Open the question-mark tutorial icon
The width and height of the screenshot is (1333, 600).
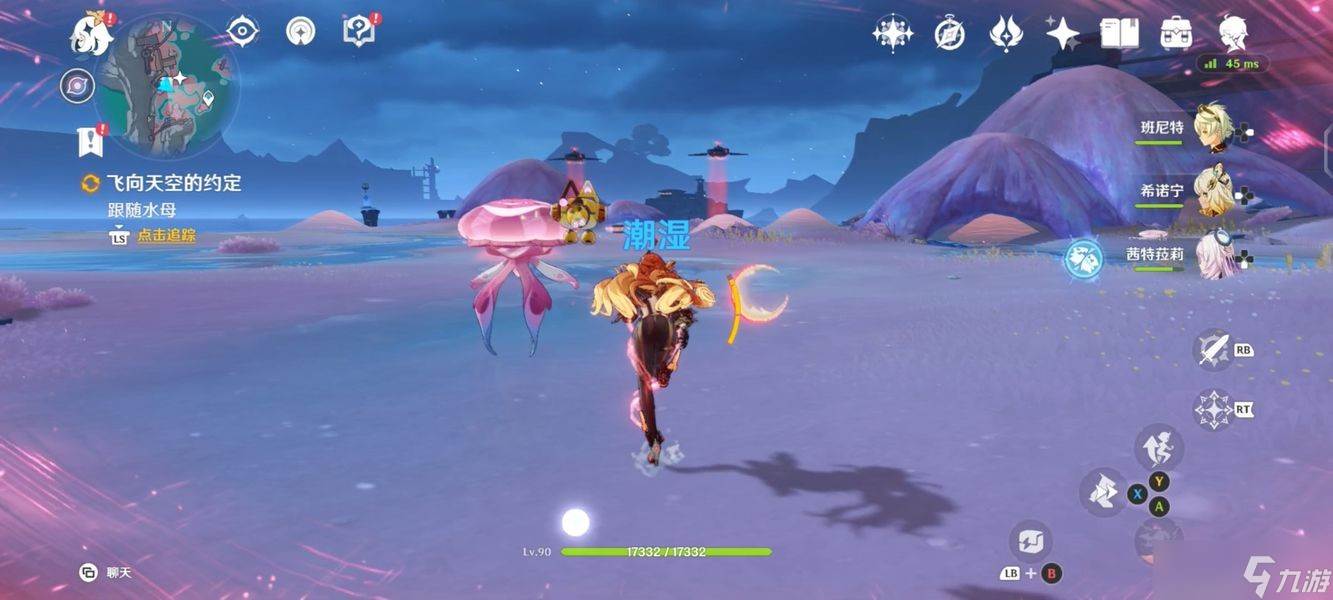click(358, 30)
